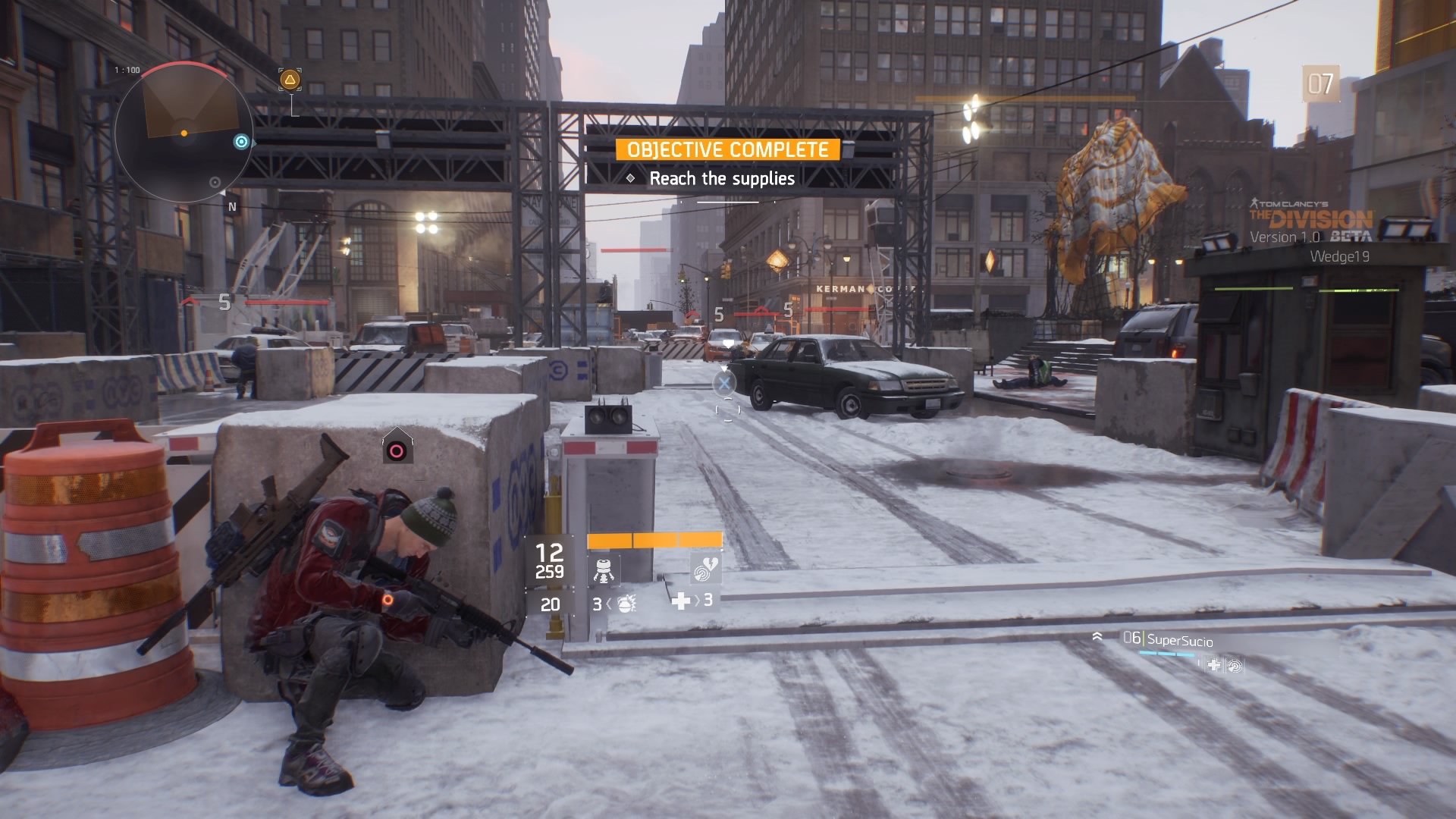Click the orange XP progress bar
The image size is (1456, 819).
(654, 541)
